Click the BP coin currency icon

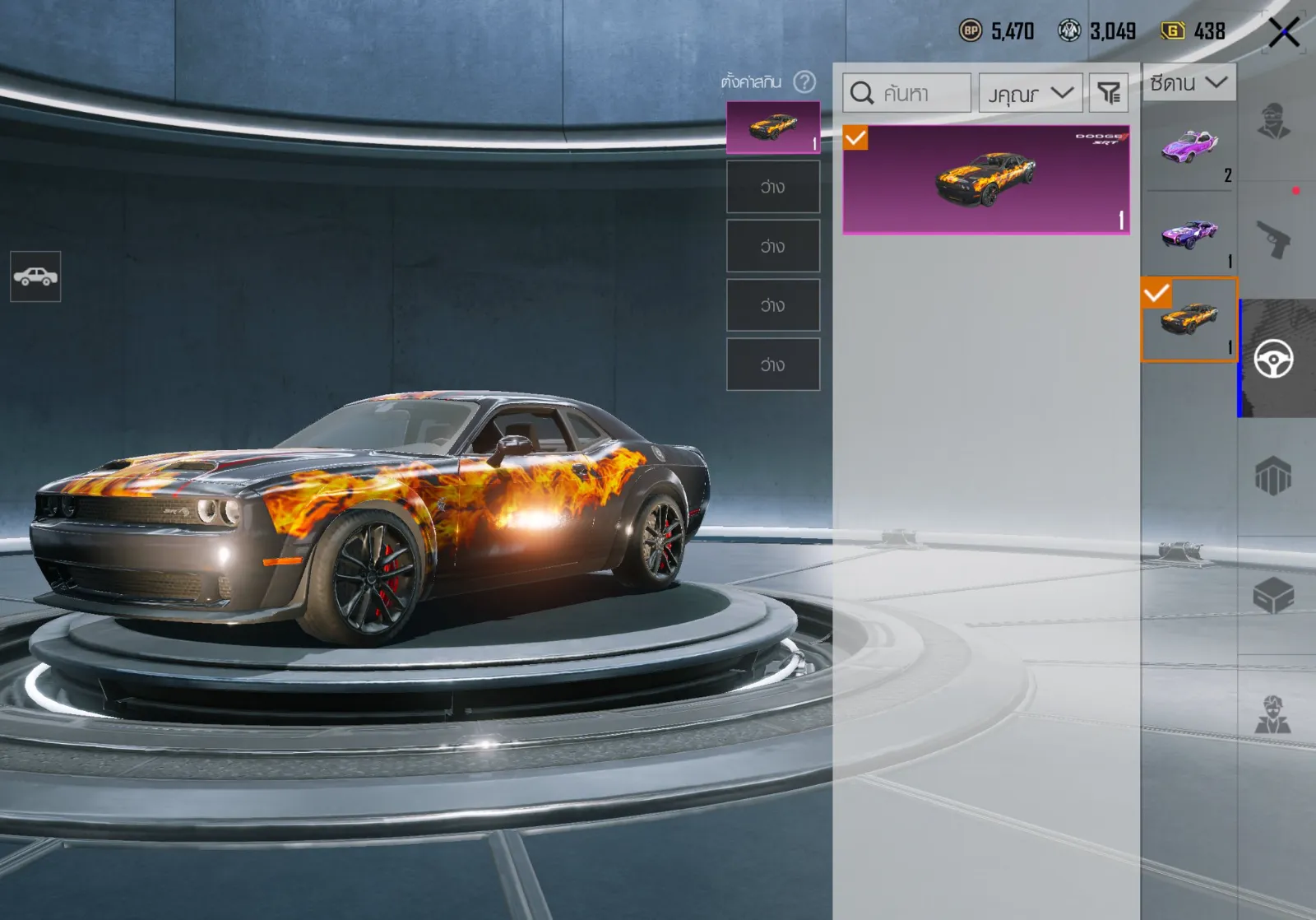pyautogui.click(x=971, y=31)
